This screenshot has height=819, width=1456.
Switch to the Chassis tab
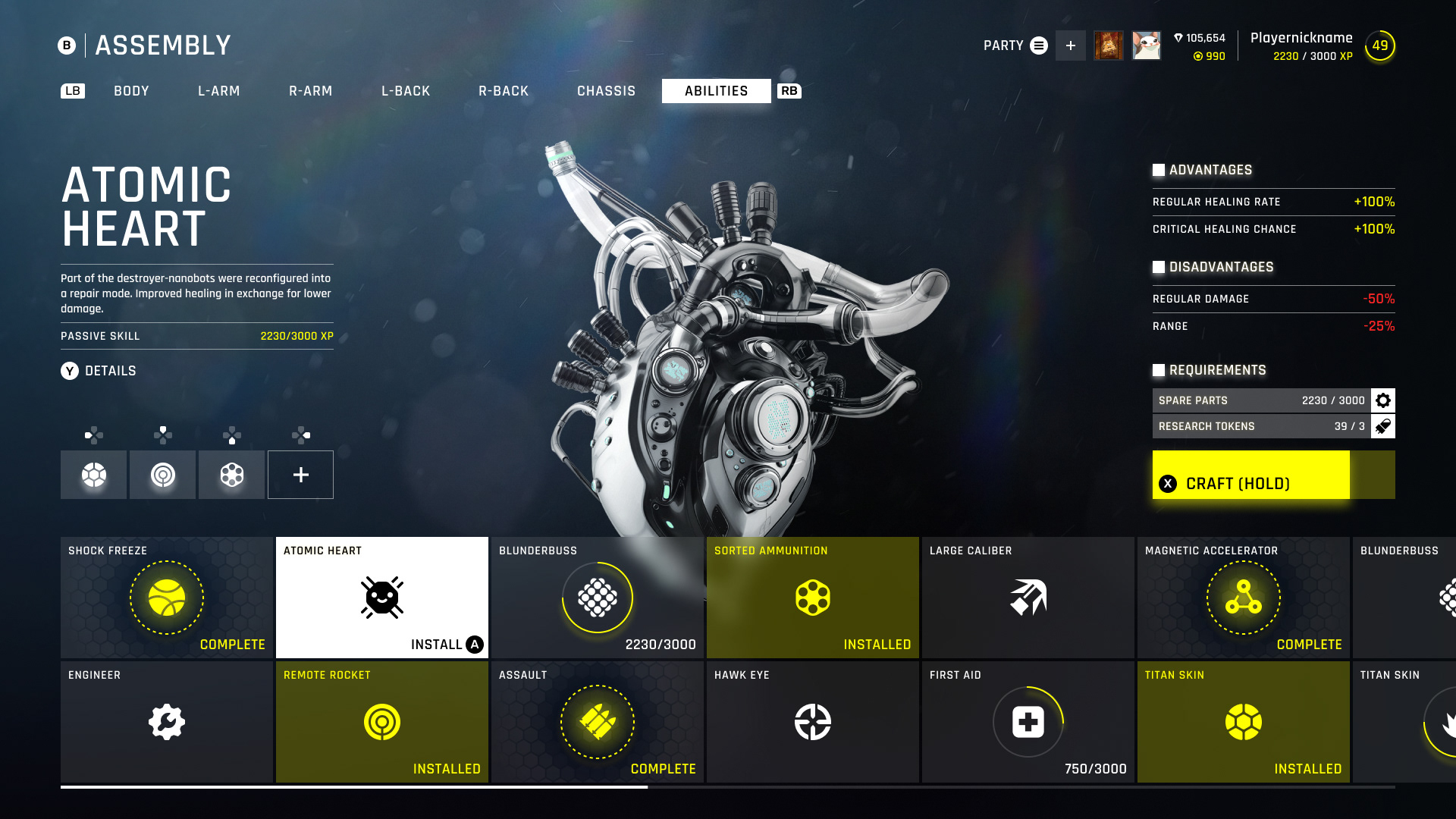click(x=606, y=91)
